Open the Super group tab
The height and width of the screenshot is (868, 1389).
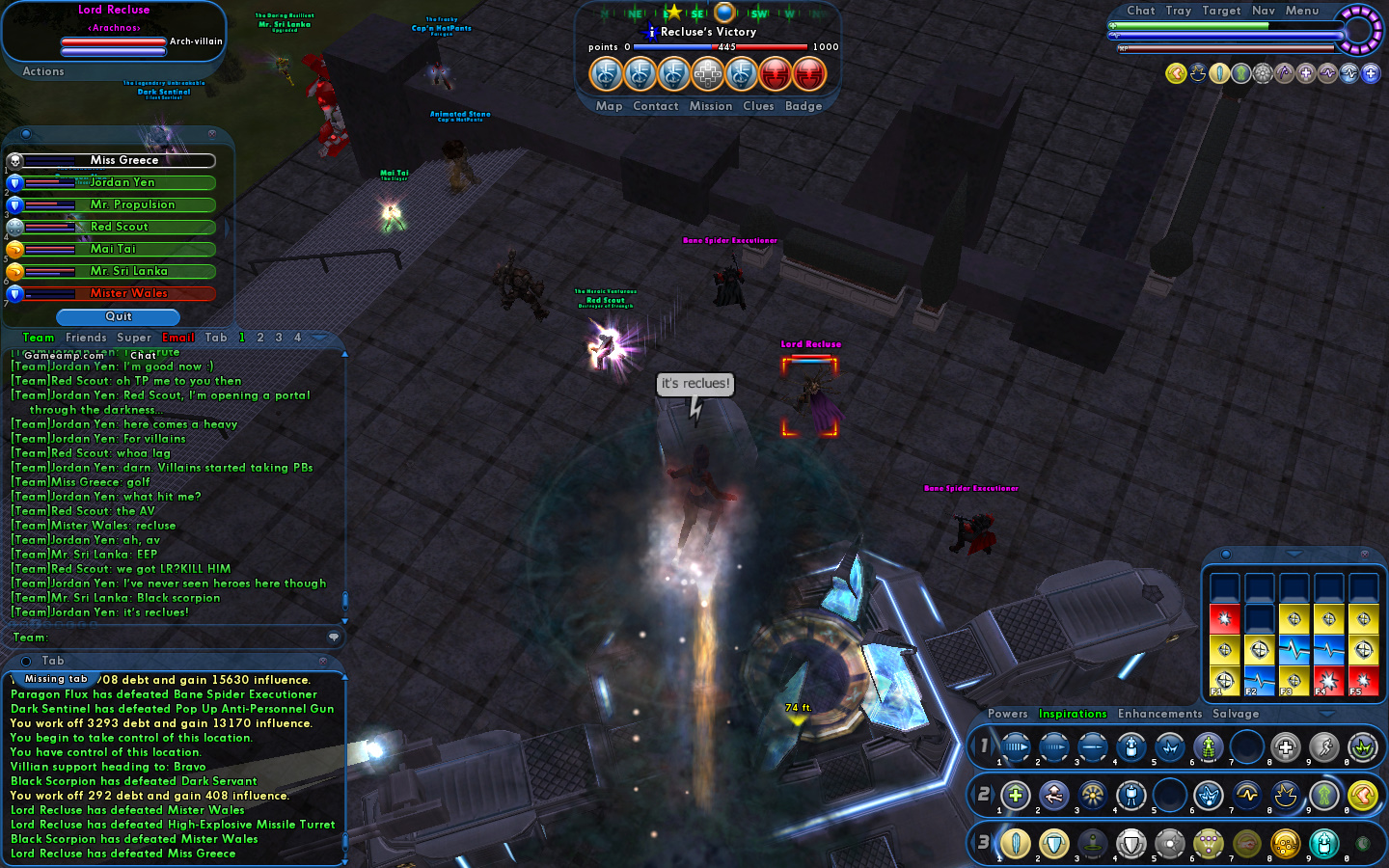(134, 338)
